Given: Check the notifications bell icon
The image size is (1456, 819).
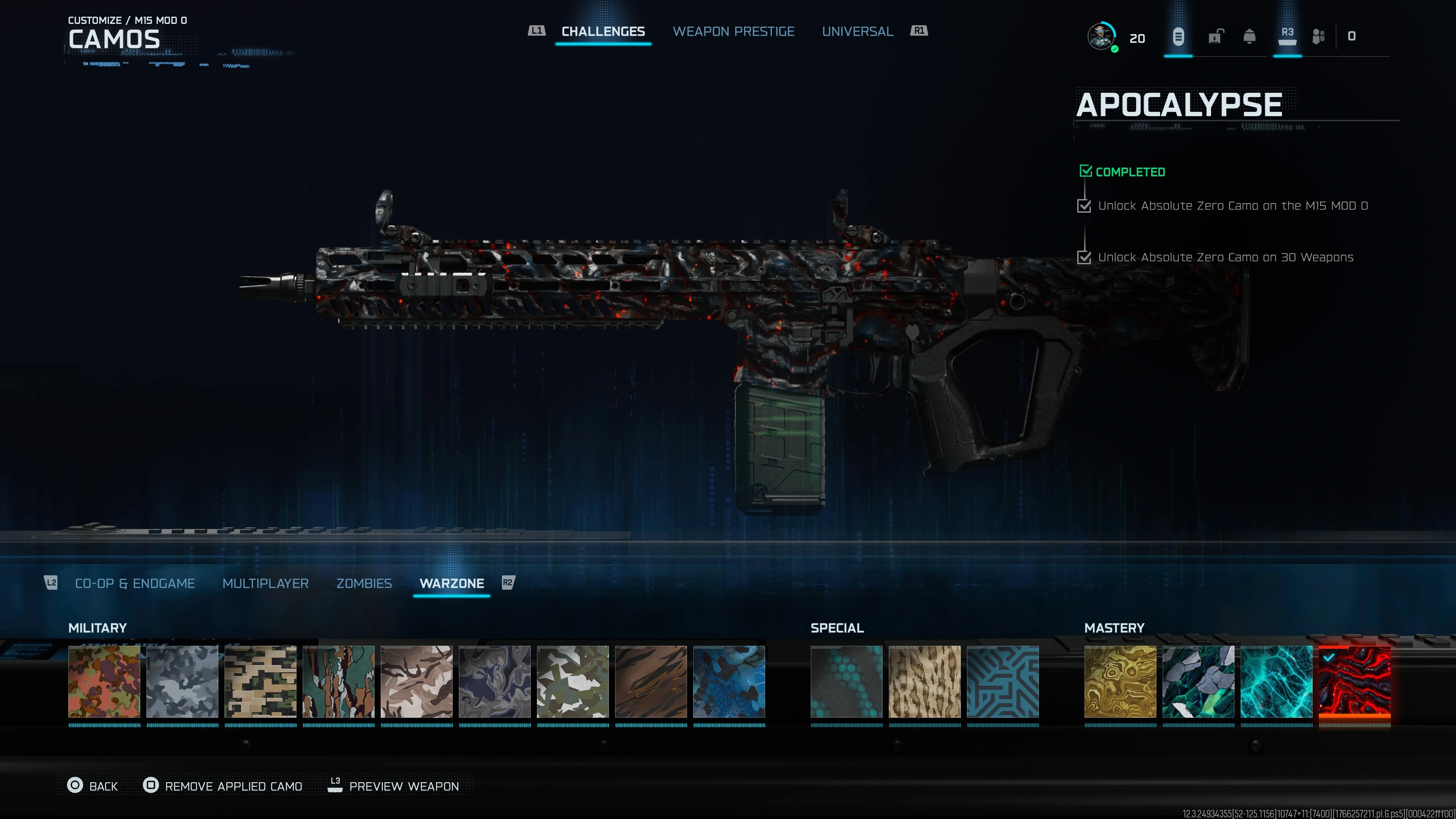Looking at the screenshot, I should [1250, 37].
